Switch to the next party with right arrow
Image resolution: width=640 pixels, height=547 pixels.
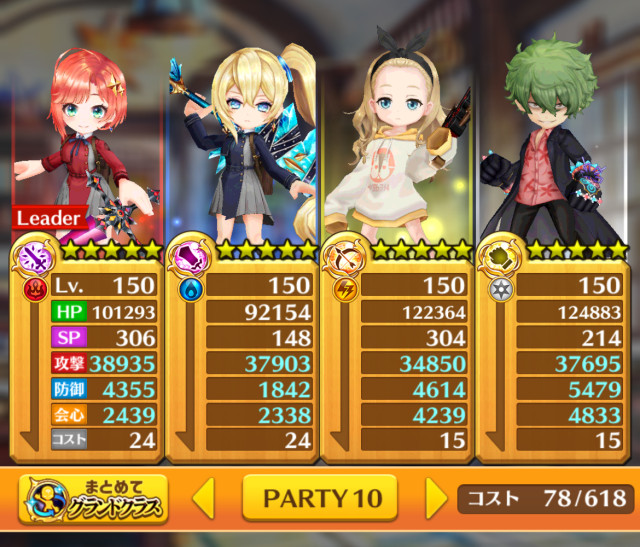pyautogui.click(x=436, y=498)
